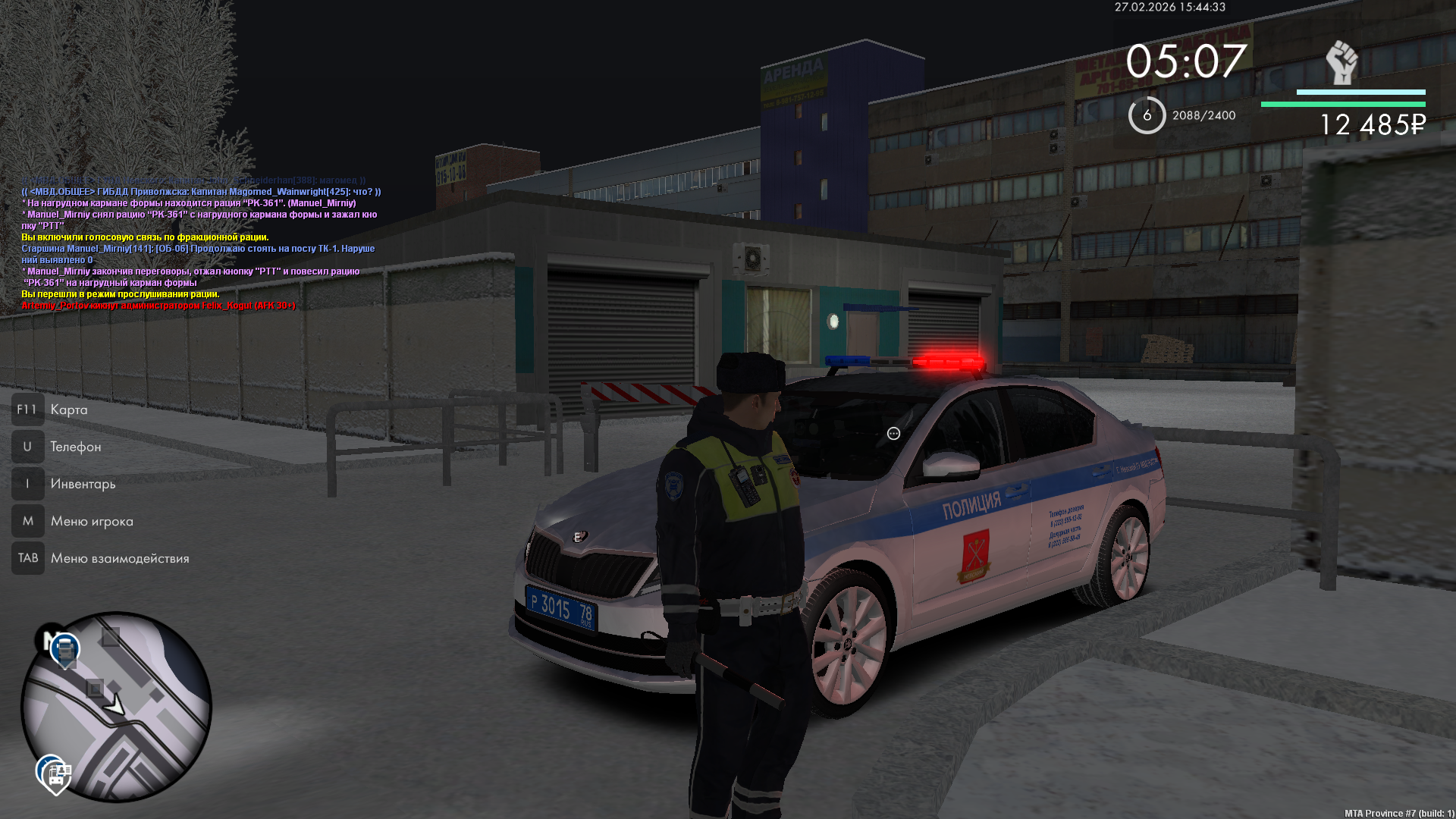
Task: Select the vehicle pin marker below the minimap
Action: [x=55, y=774]
